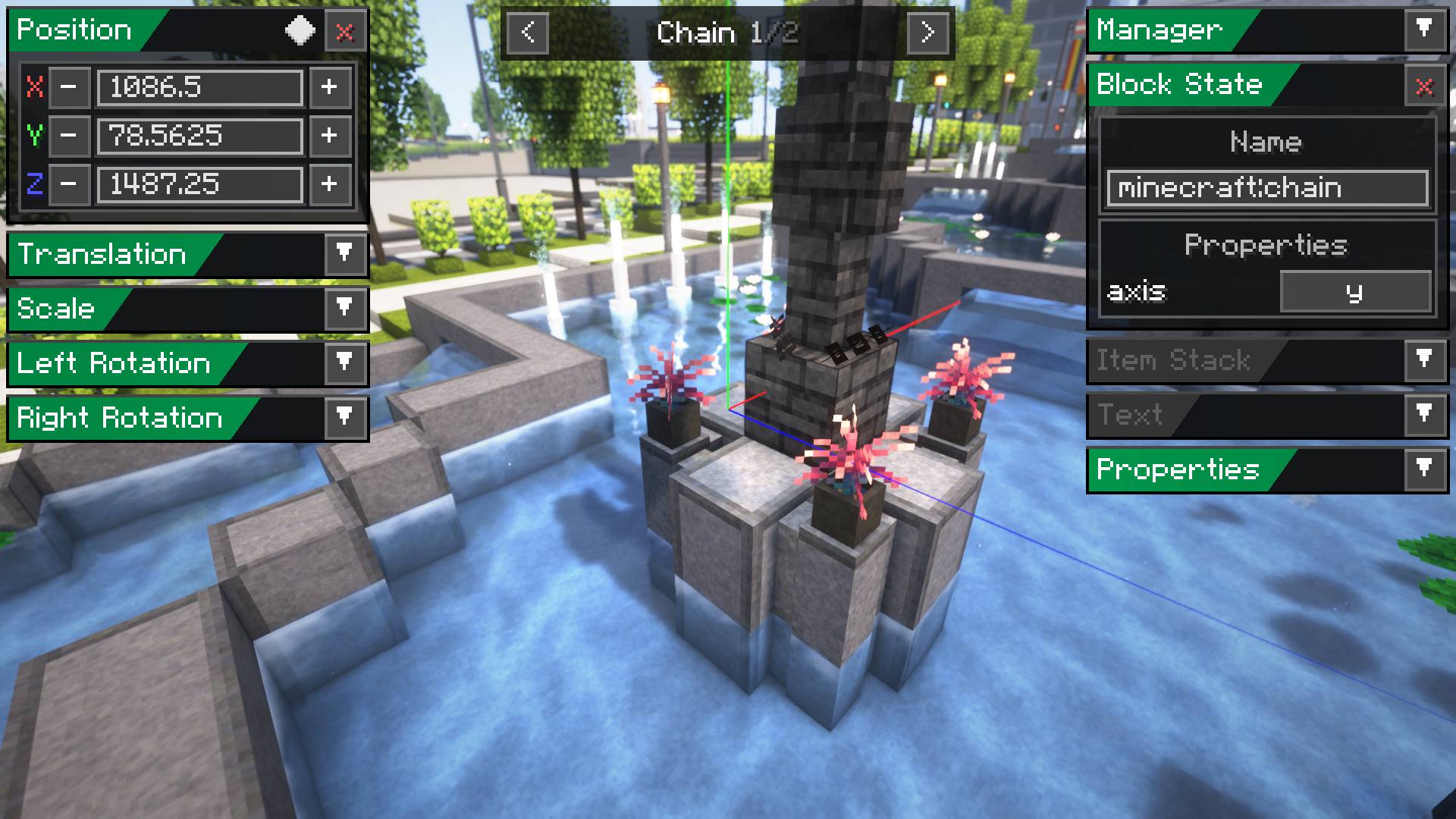Screen dimensions: 1456x819
Task: Increment the X coordinate with the plus button
Action: pos(329,88)
